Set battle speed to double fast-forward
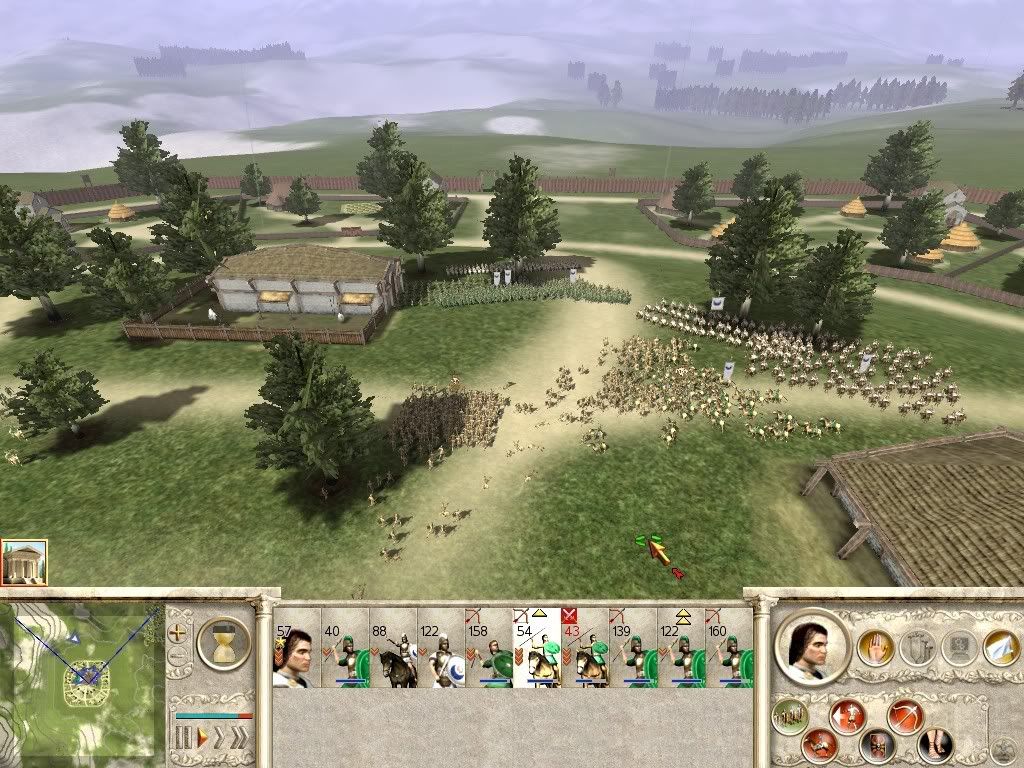Viewport: 1024px width, 768px height. [219, 739]
